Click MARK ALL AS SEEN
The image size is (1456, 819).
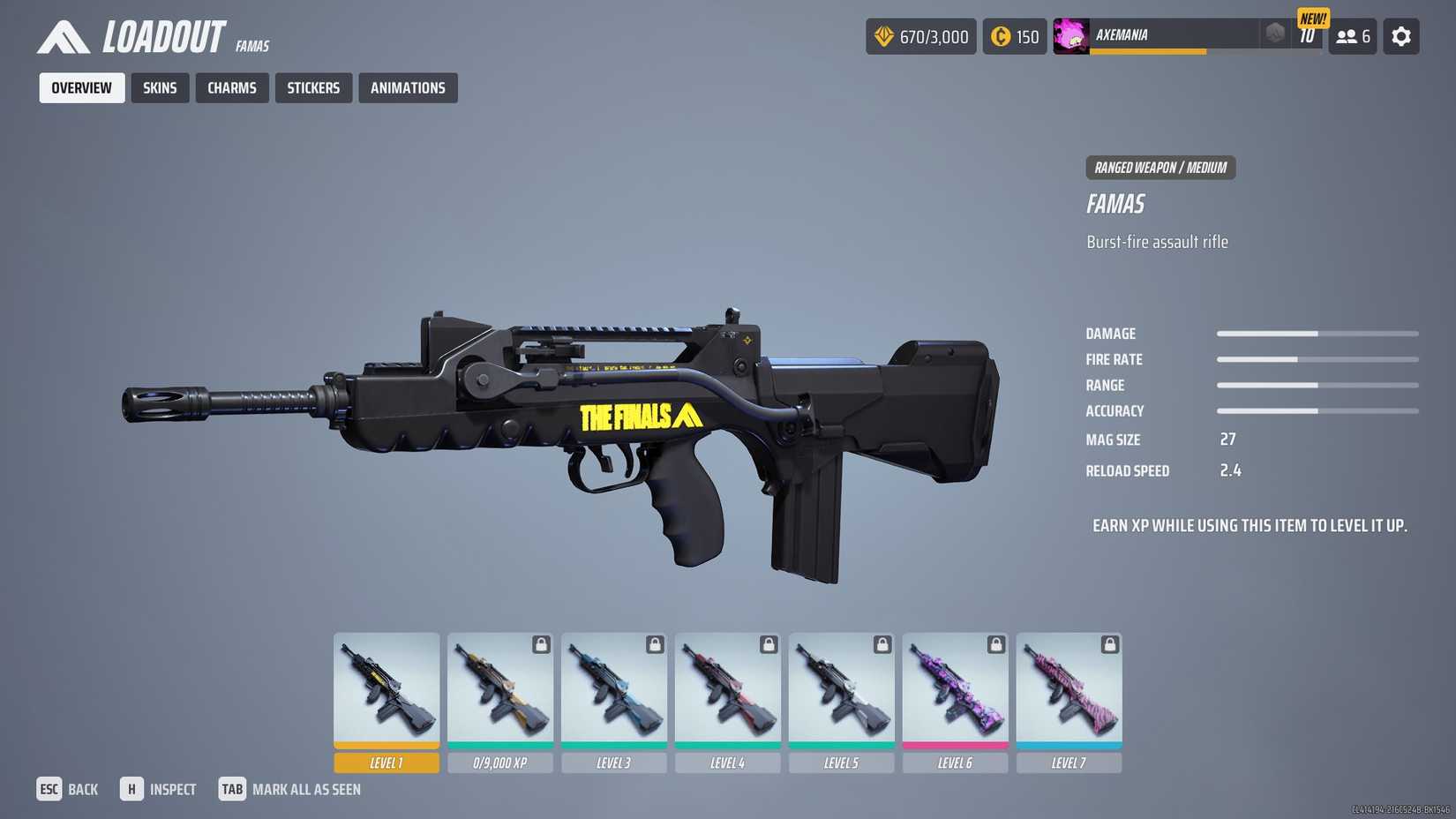coord(306,789)
